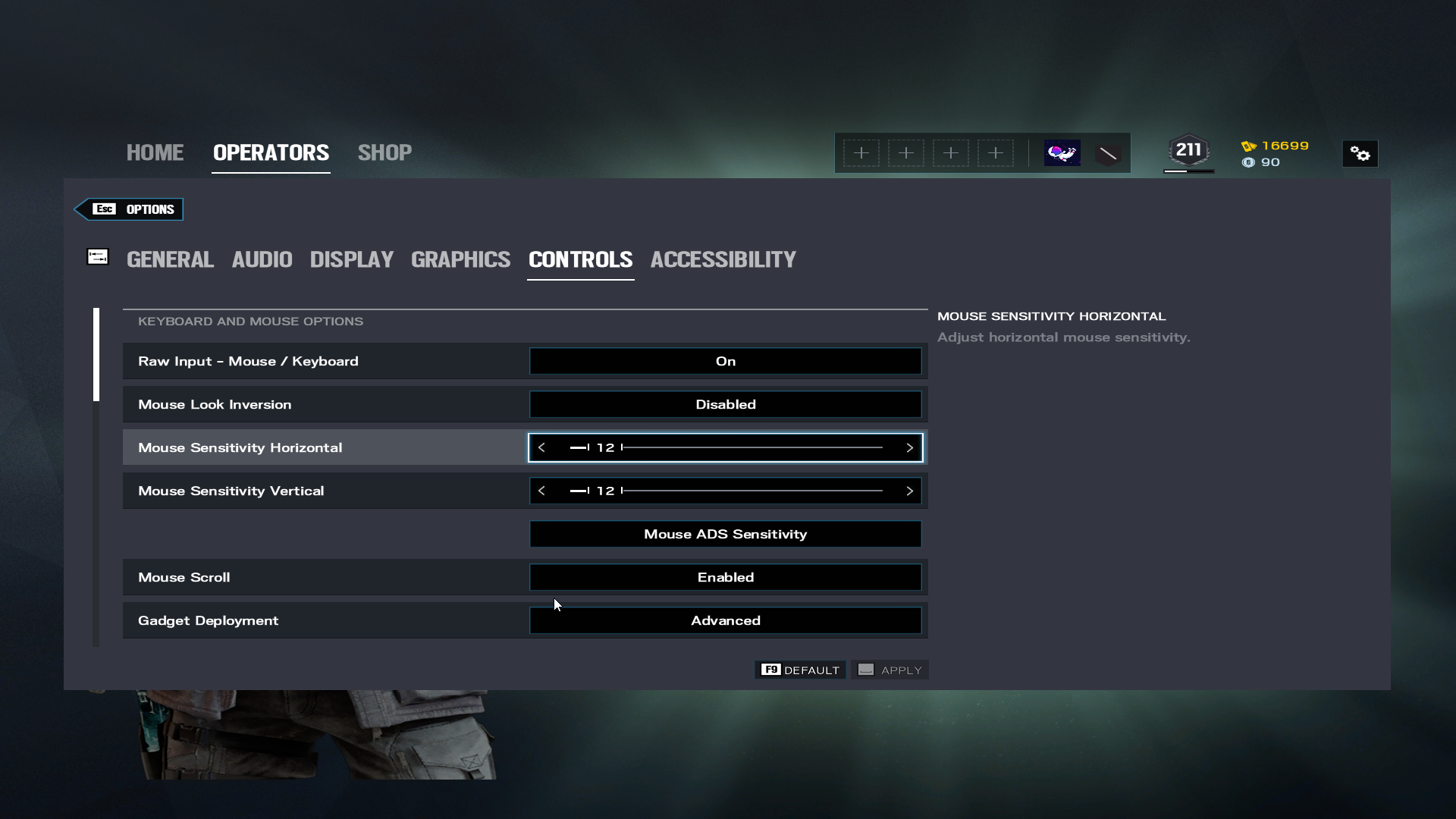Open the Operators menu
Image resolution: width=1456 pixels, height=819 pixels.
[x=271, y=152]
